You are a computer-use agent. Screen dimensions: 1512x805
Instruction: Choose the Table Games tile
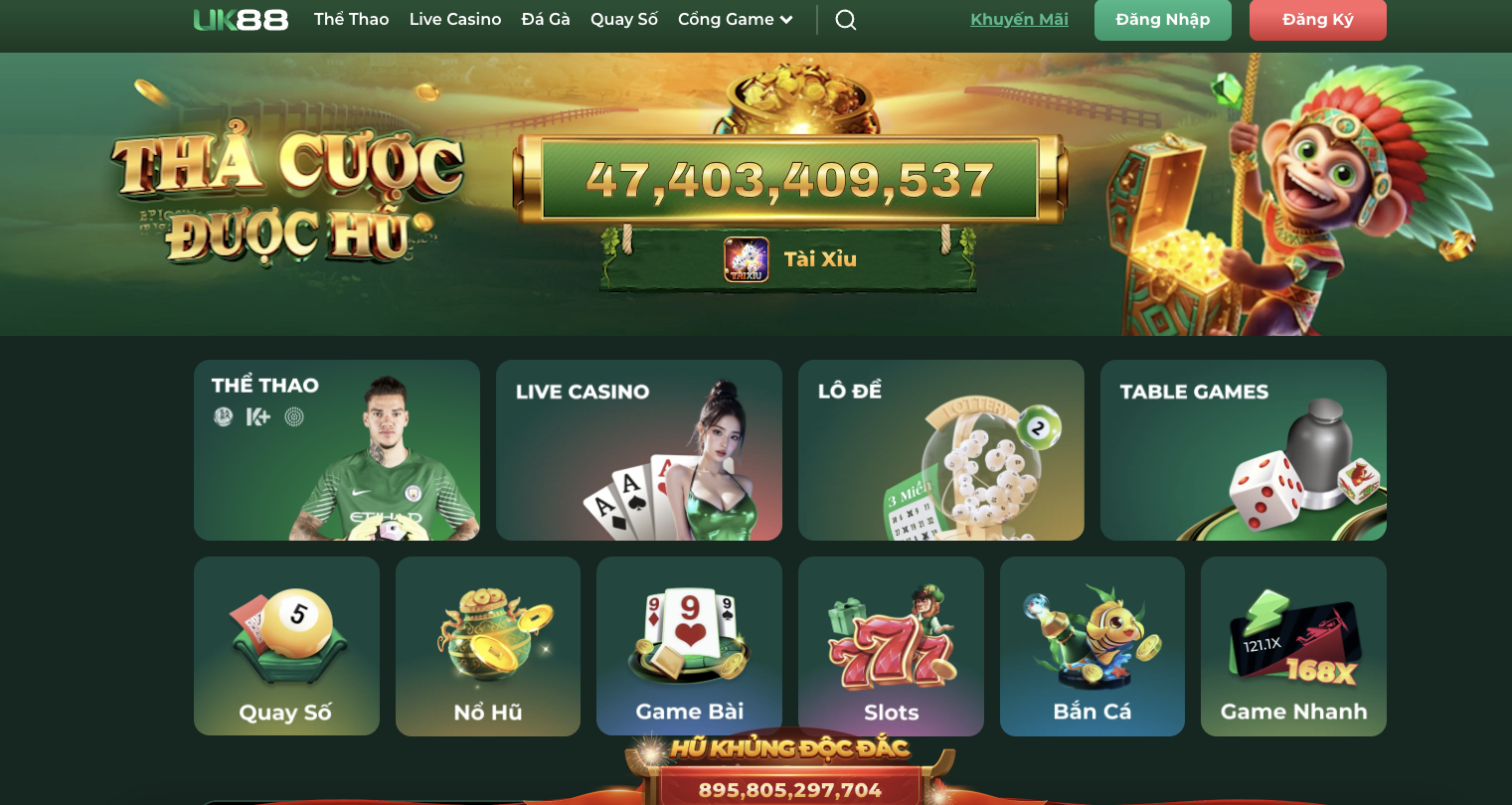coord(1243,450)
